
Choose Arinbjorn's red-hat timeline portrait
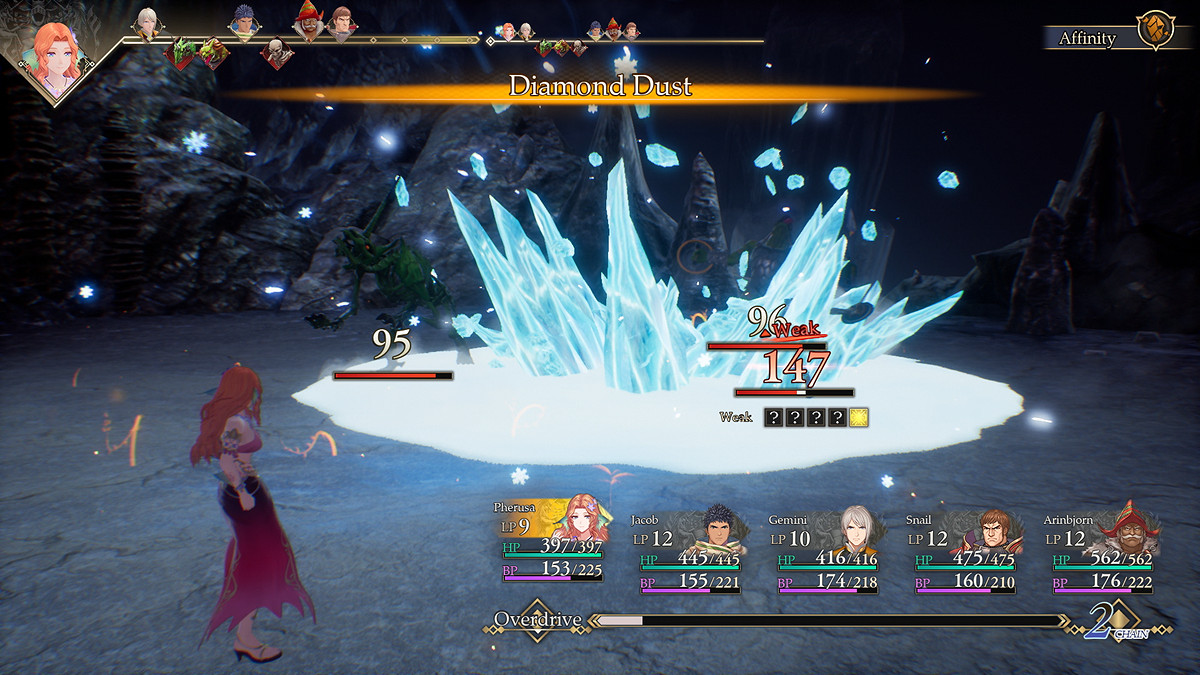[308, 22]
